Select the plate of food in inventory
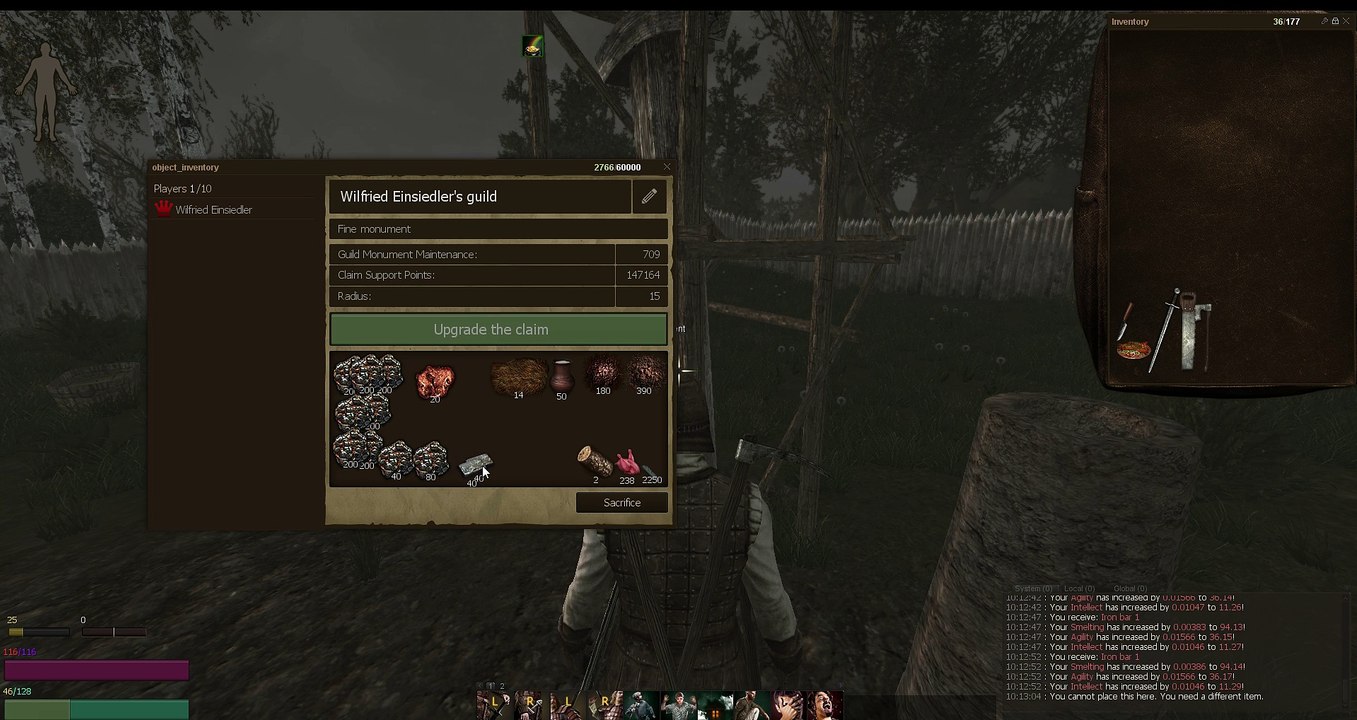1357x720 pixels. point(1134,351)
